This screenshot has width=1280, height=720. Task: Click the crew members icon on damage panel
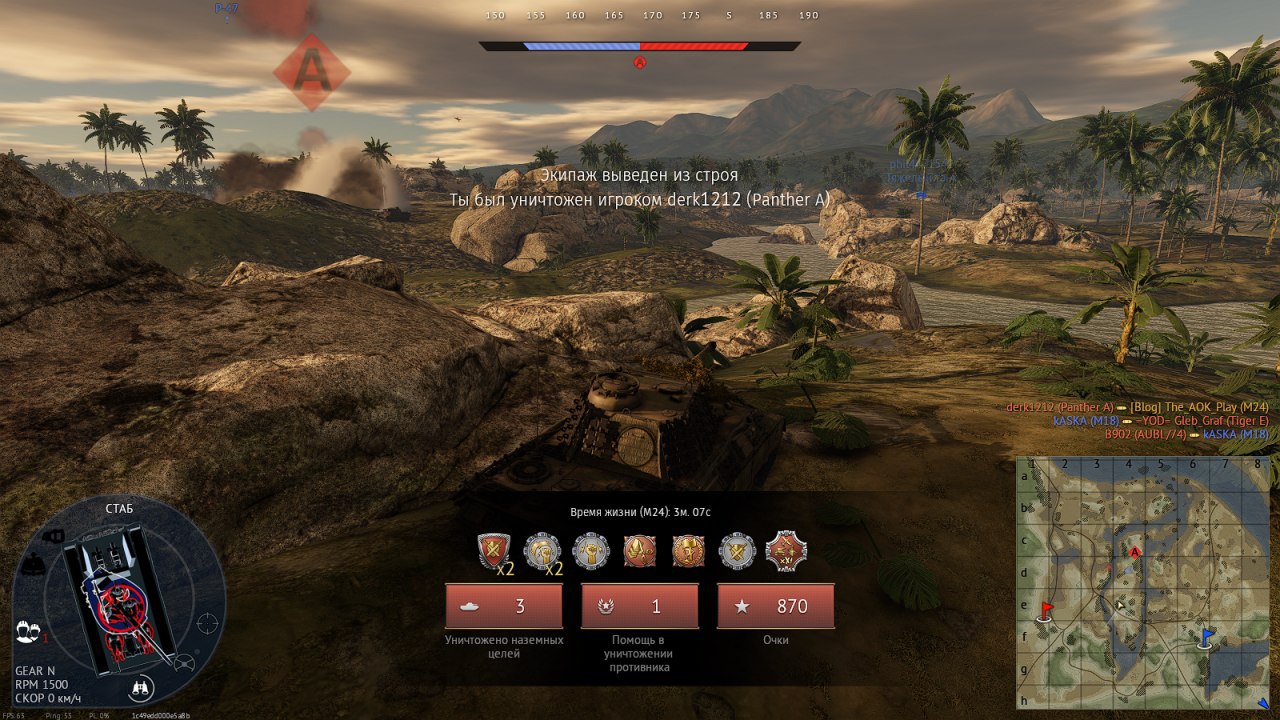(x=28, y=632)
